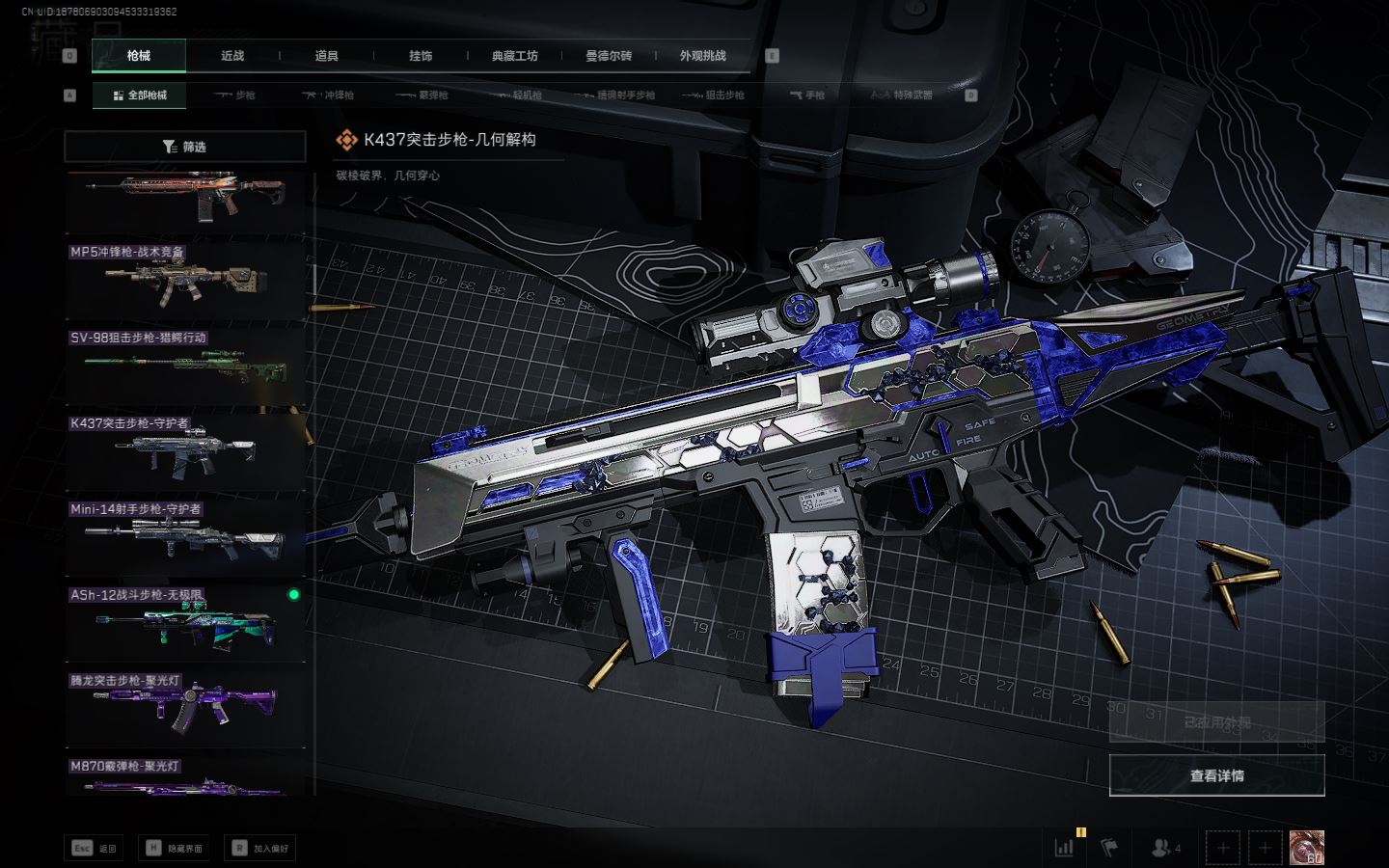Open the 道具 items tab

(326, 56)
